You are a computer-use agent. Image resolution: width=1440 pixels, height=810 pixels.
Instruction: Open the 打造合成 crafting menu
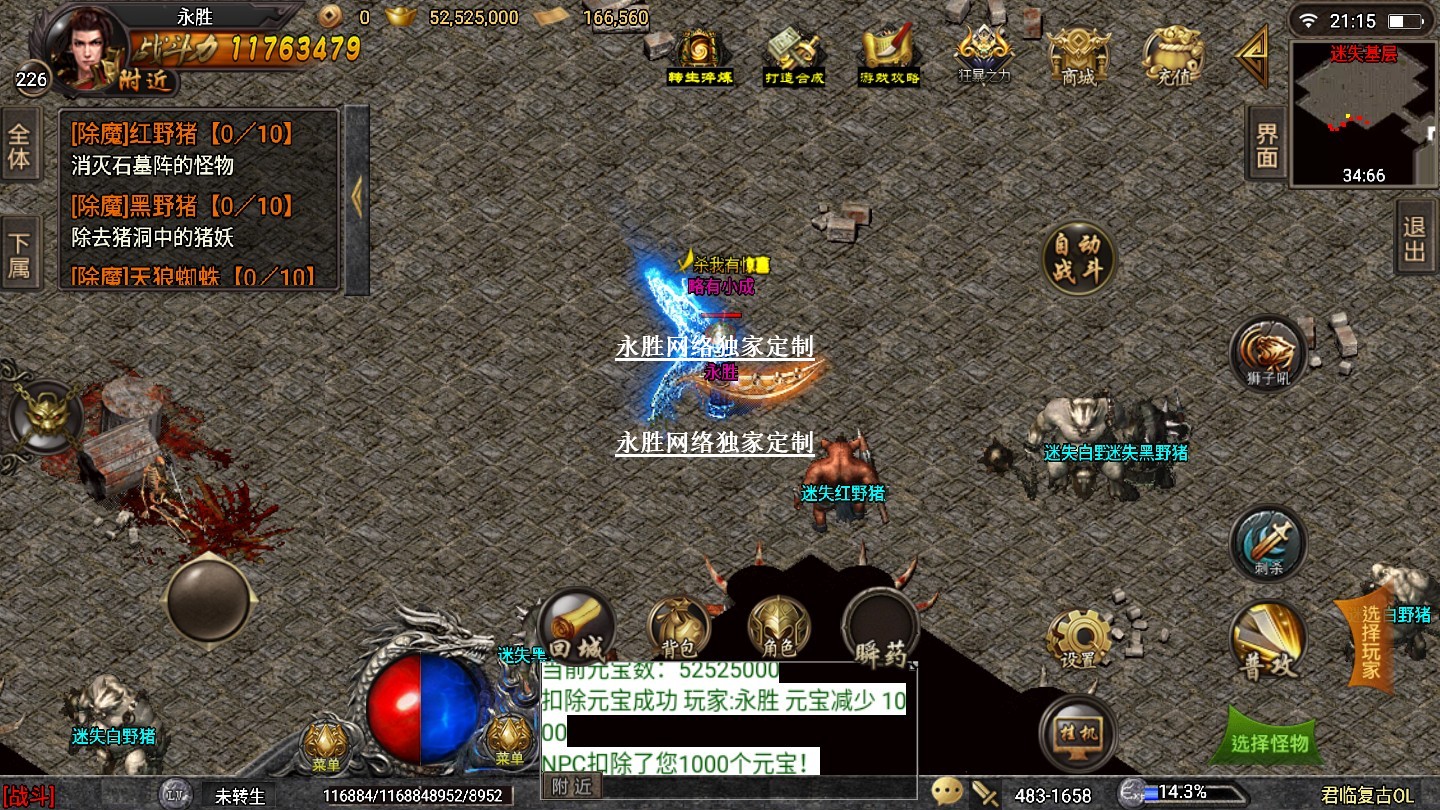[794, 56]
